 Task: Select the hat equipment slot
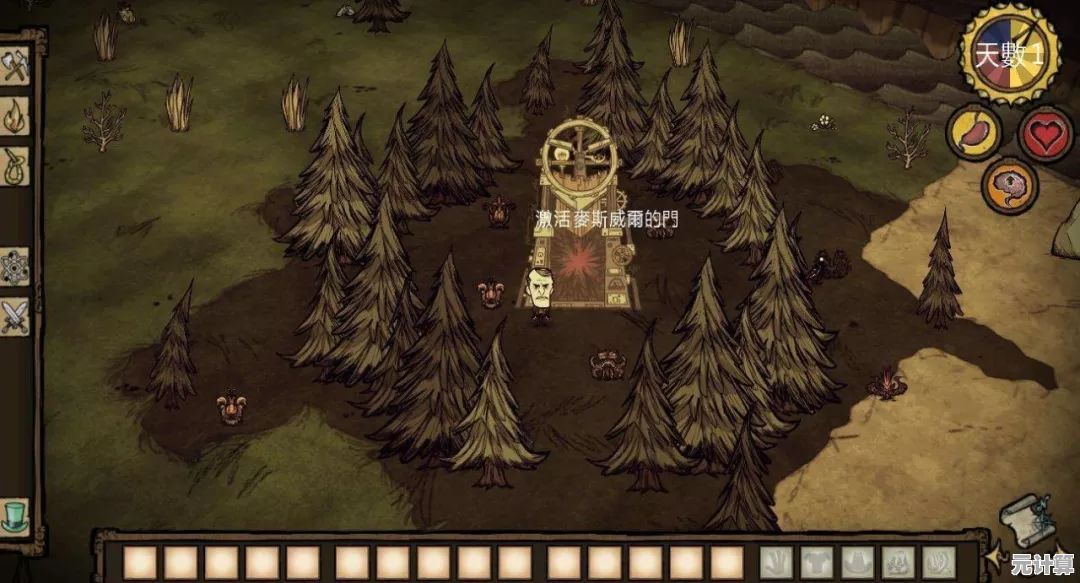[x=857, y=562]
